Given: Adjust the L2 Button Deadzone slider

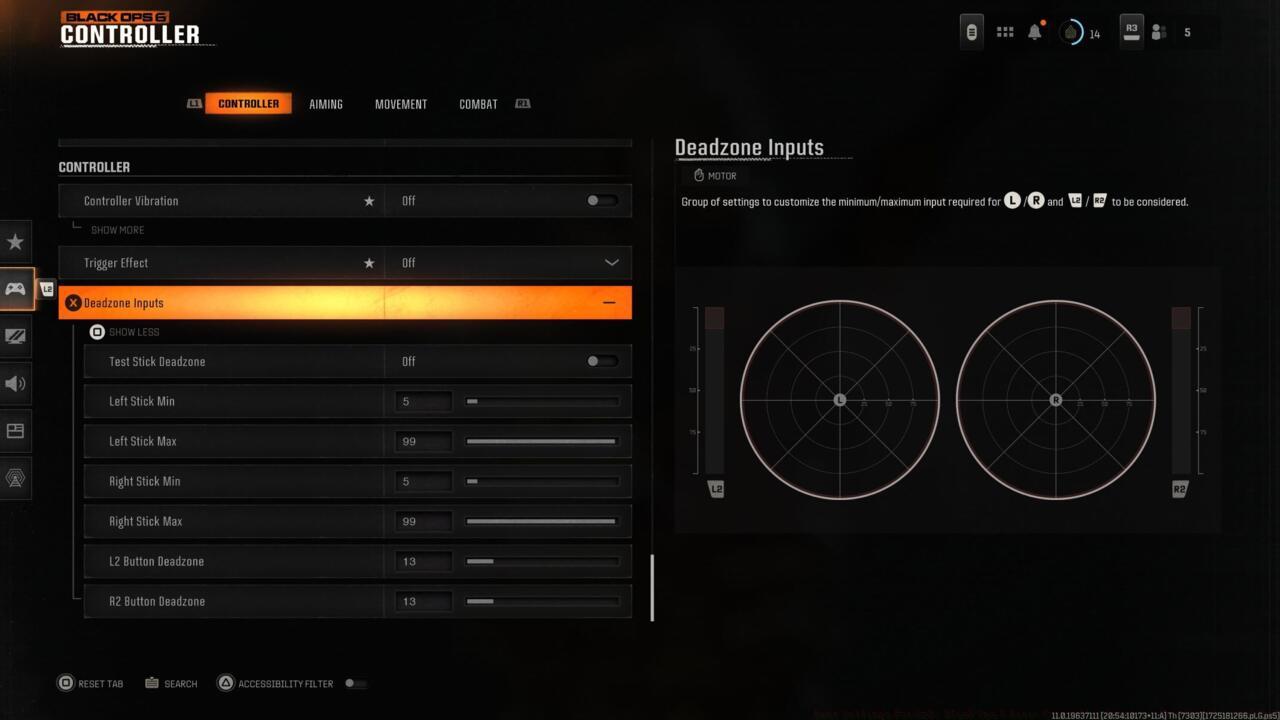Looking at the screenshot, I should pyautogui.click(x=541, y=561).
